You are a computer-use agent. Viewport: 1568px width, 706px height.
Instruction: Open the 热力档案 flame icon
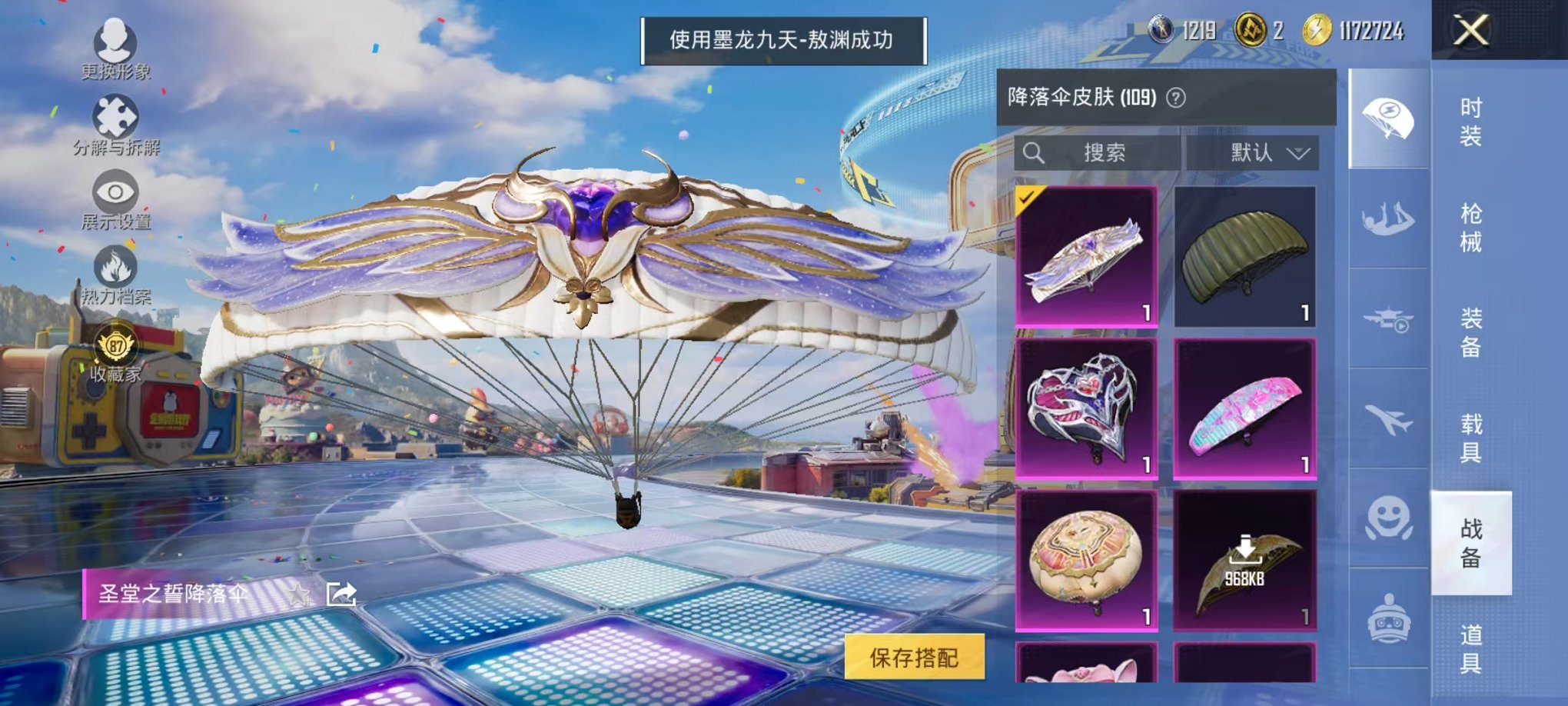coord(114,264)
